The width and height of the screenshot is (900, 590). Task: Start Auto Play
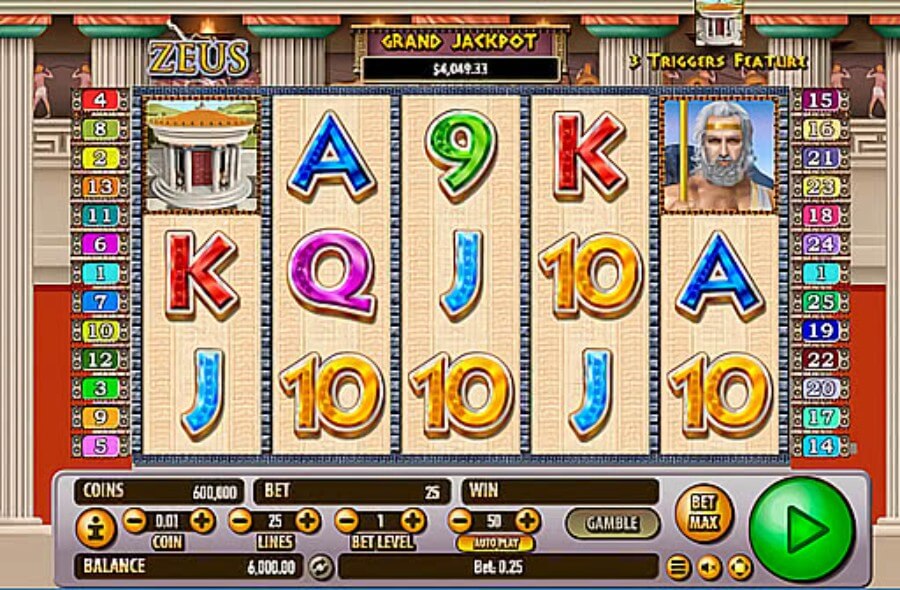click(x=495, y=544)
